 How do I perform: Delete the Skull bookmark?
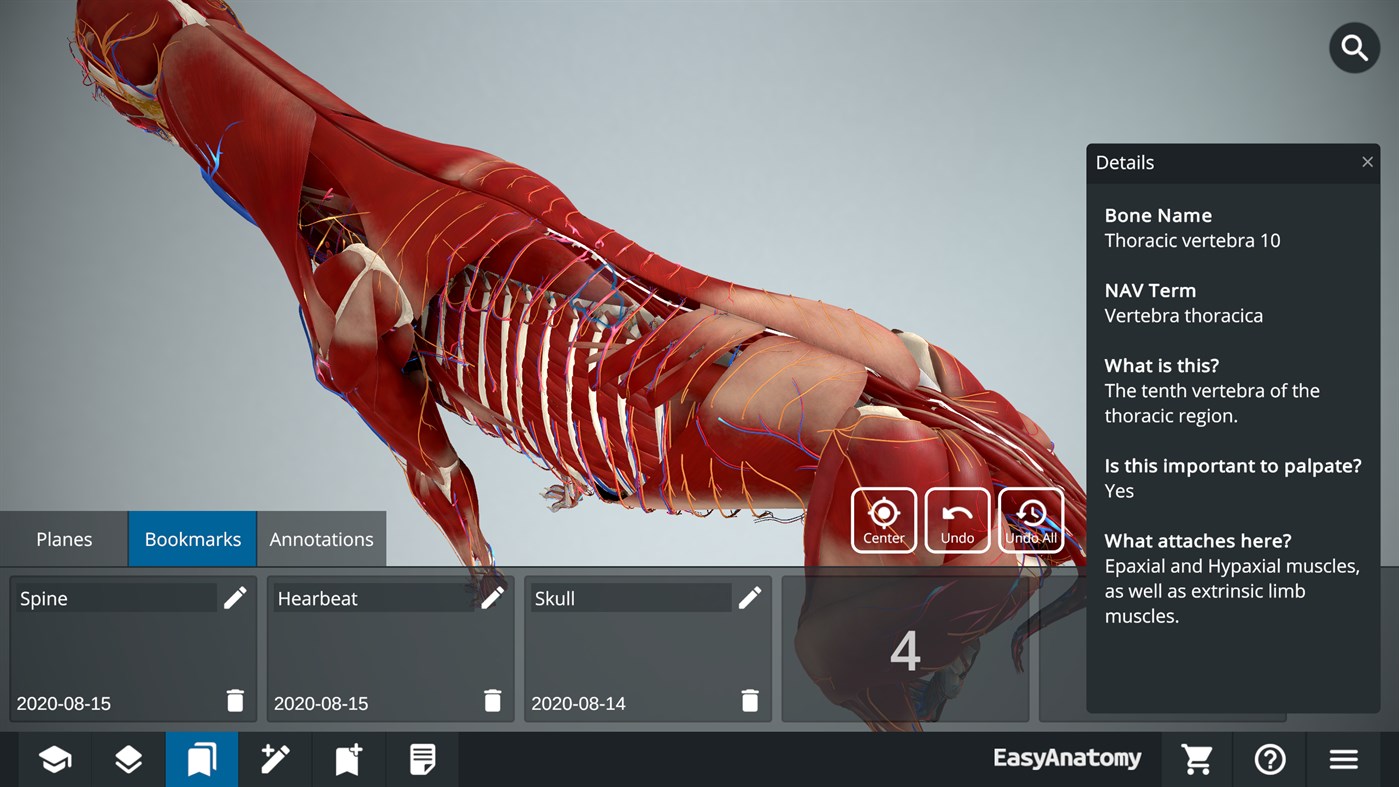click(750, 701)
